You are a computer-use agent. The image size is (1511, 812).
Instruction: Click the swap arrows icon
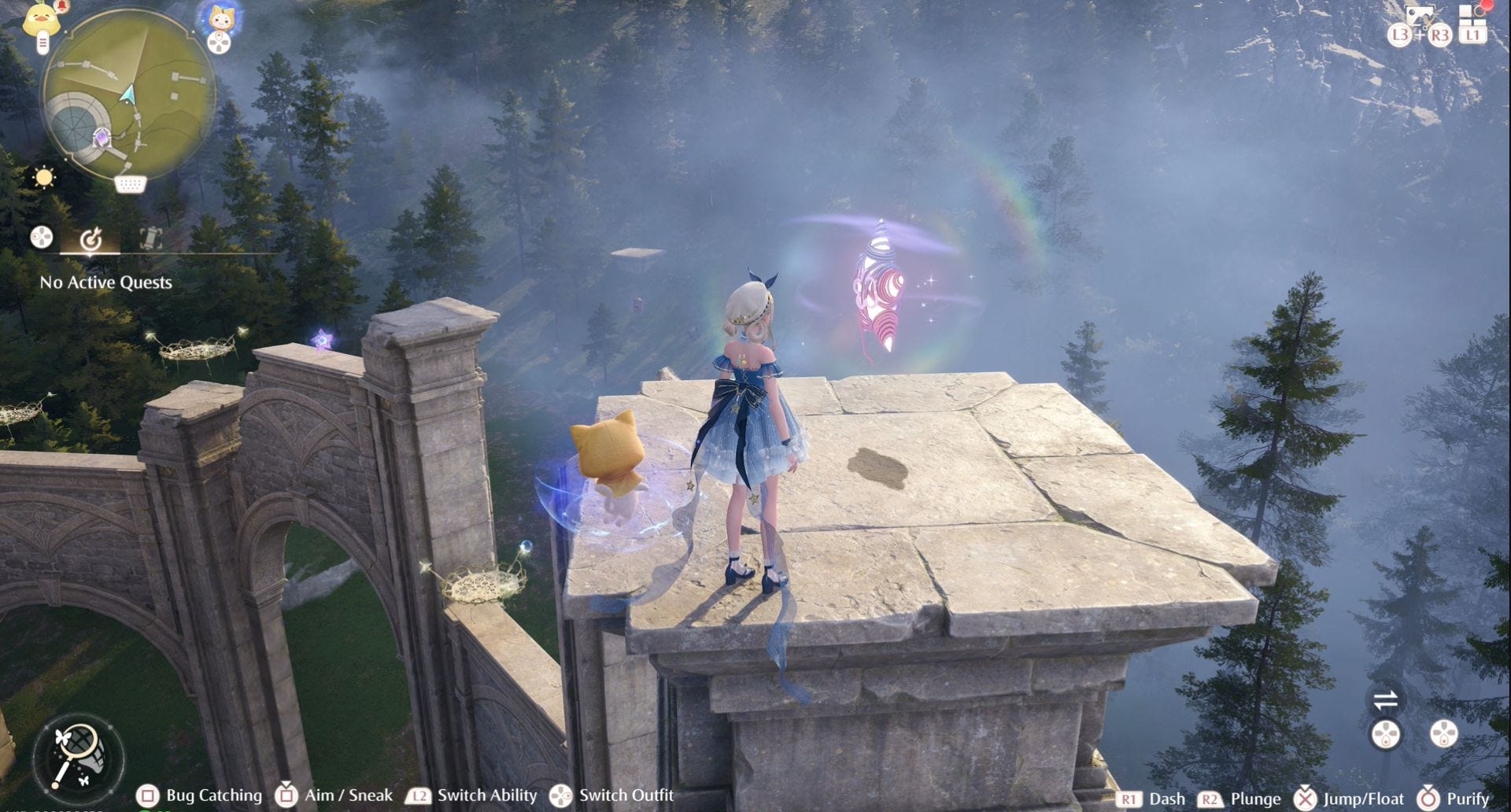click(x=1385, y=699)
